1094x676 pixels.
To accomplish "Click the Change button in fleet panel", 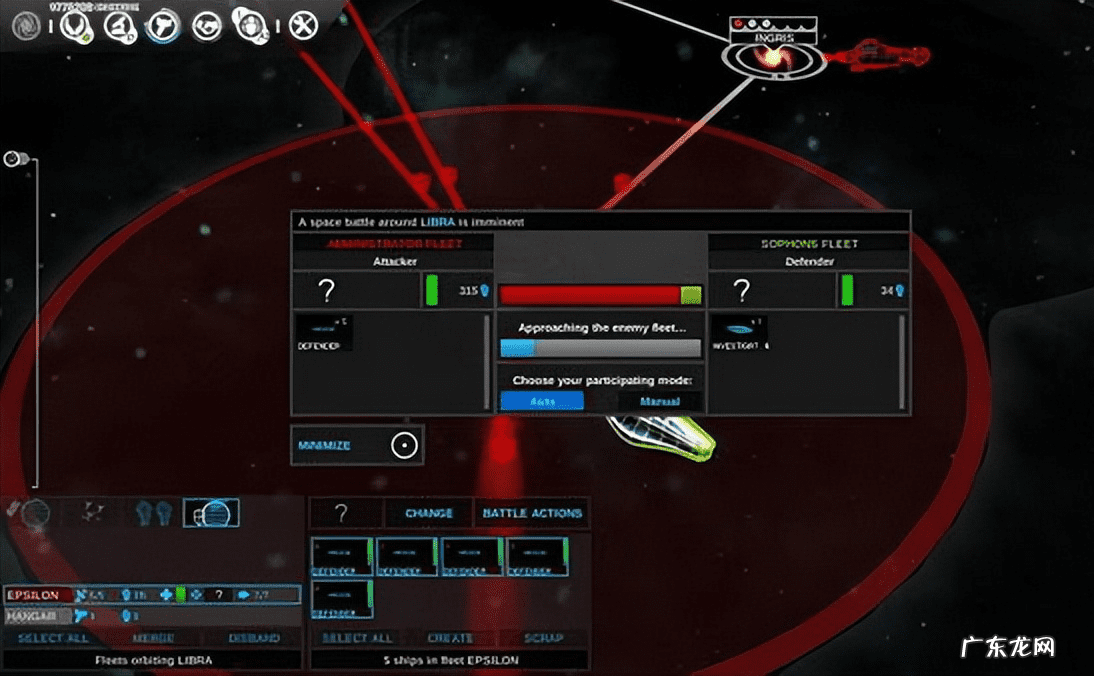I will pyautogui.click(x=429, y=514).
